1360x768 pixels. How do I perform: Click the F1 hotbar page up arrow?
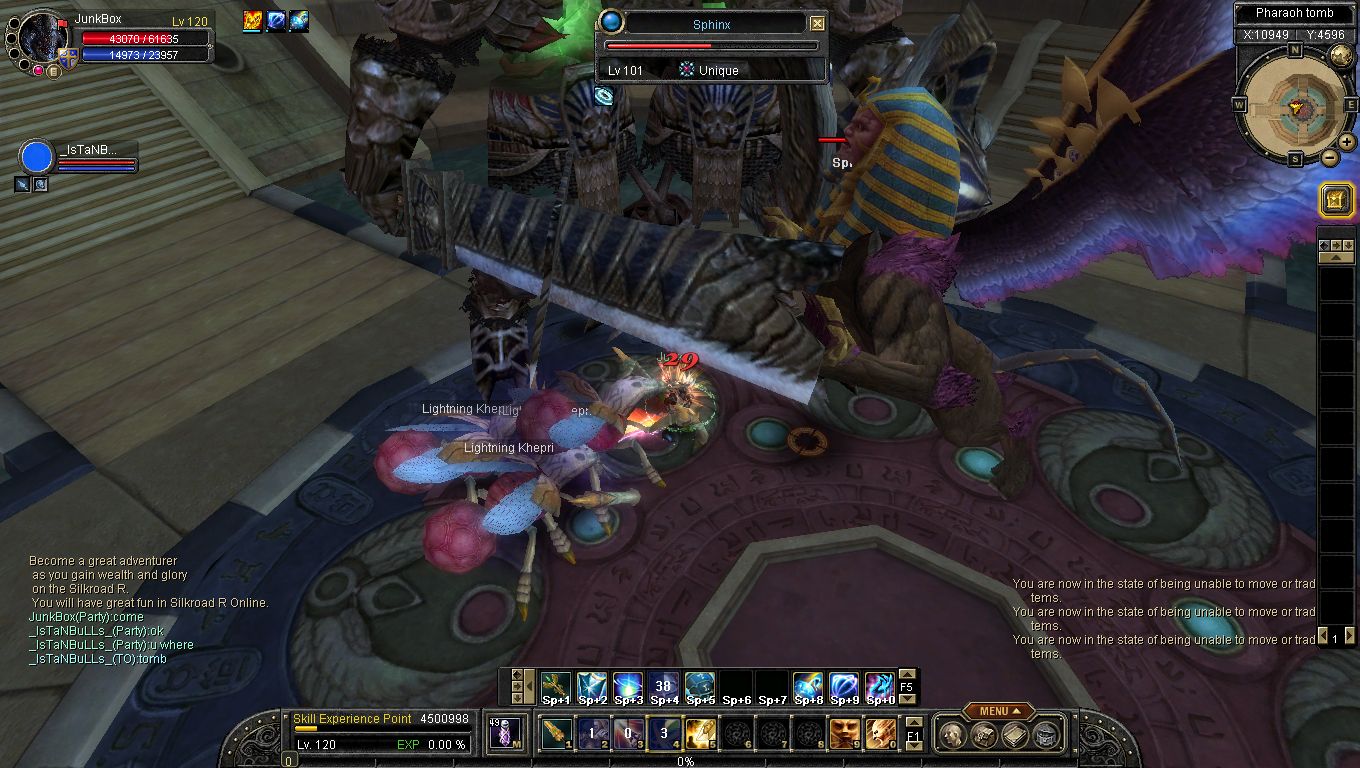click(x=914, y=722)
